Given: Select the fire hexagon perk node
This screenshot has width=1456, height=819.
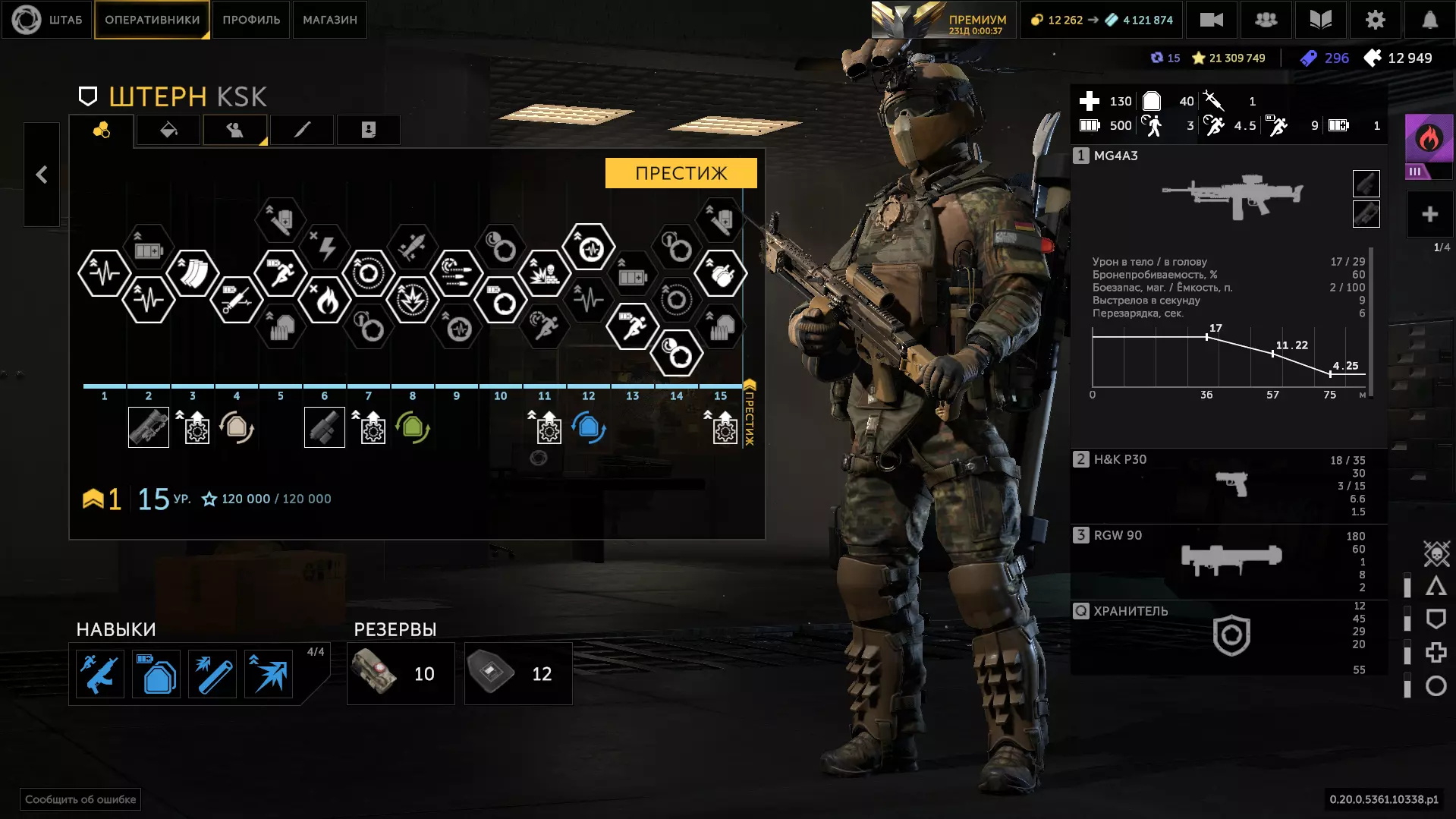Looking at the screenshot, I should tap(325, 301).
